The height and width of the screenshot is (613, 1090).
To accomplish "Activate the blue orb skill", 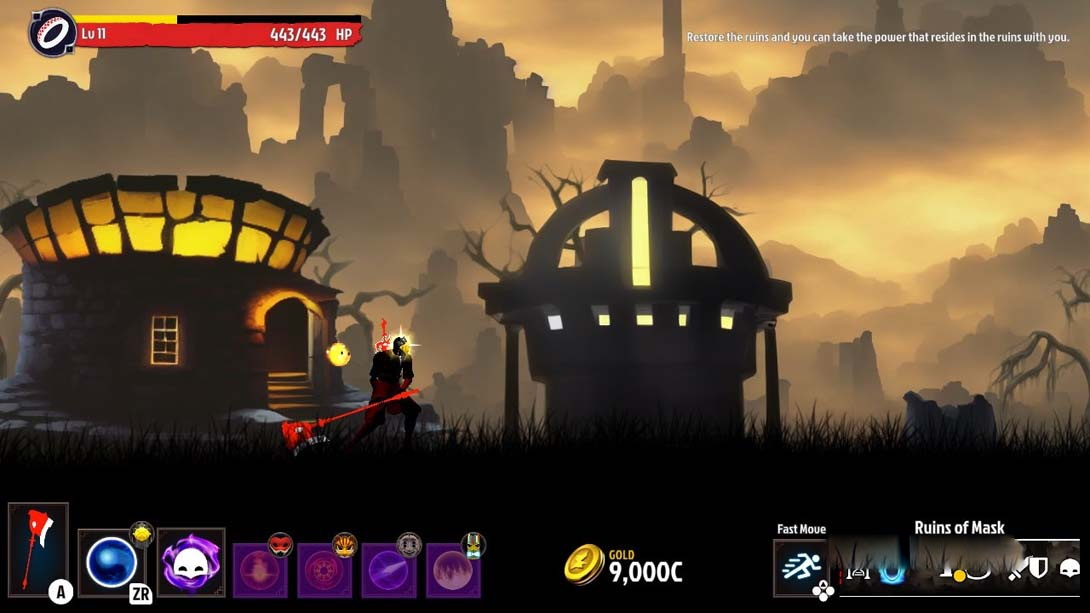I will coord(111,562).
